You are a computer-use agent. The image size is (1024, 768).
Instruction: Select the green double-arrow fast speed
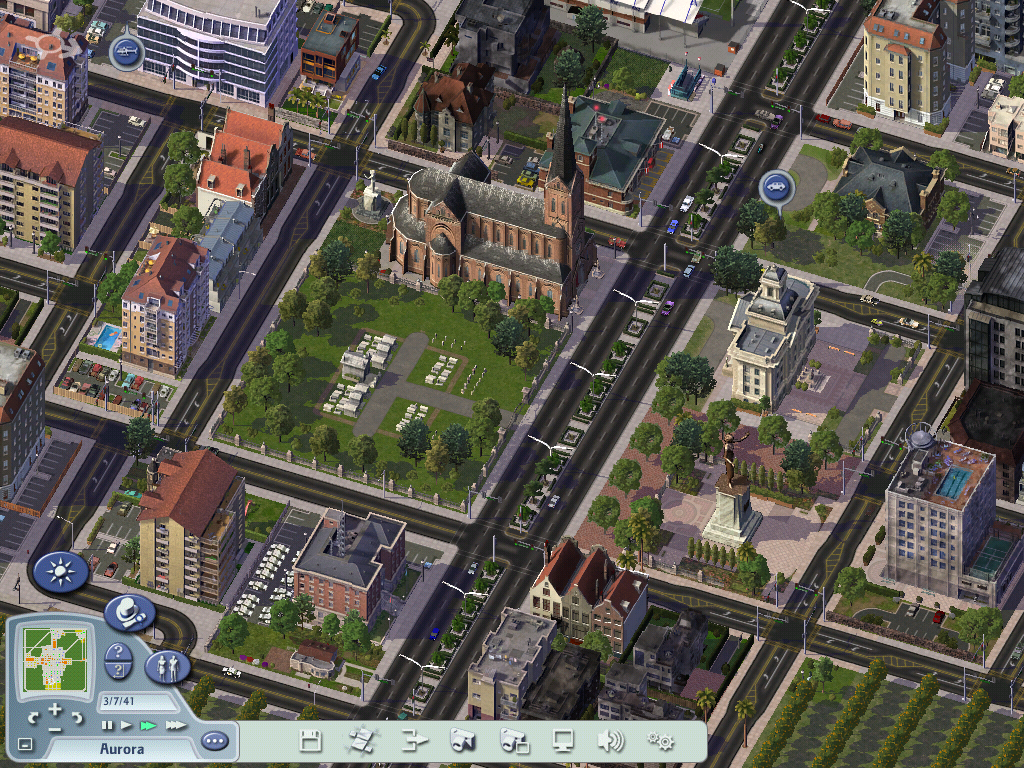(x=149, y=725)
